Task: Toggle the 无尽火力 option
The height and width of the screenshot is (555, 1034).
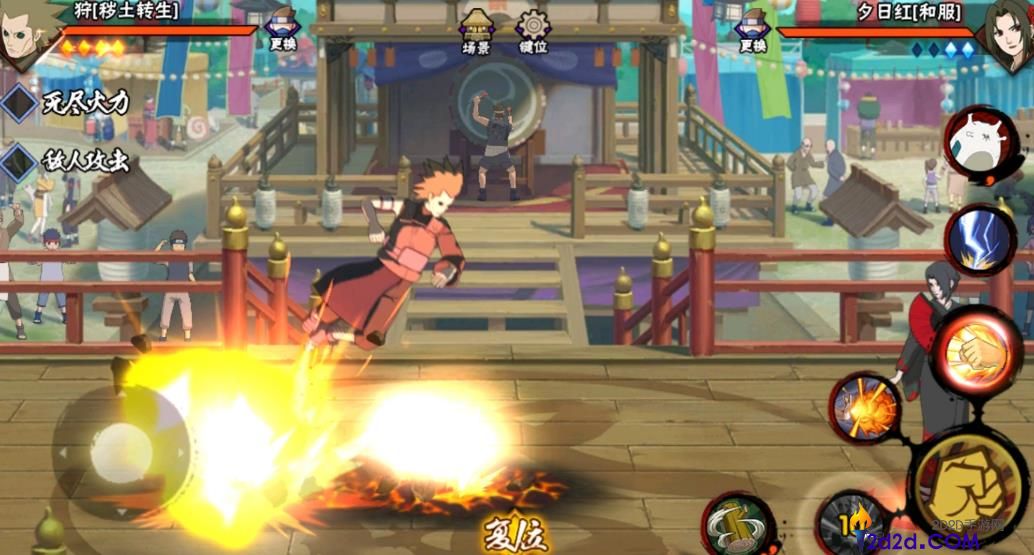Action: pos(68,101)
